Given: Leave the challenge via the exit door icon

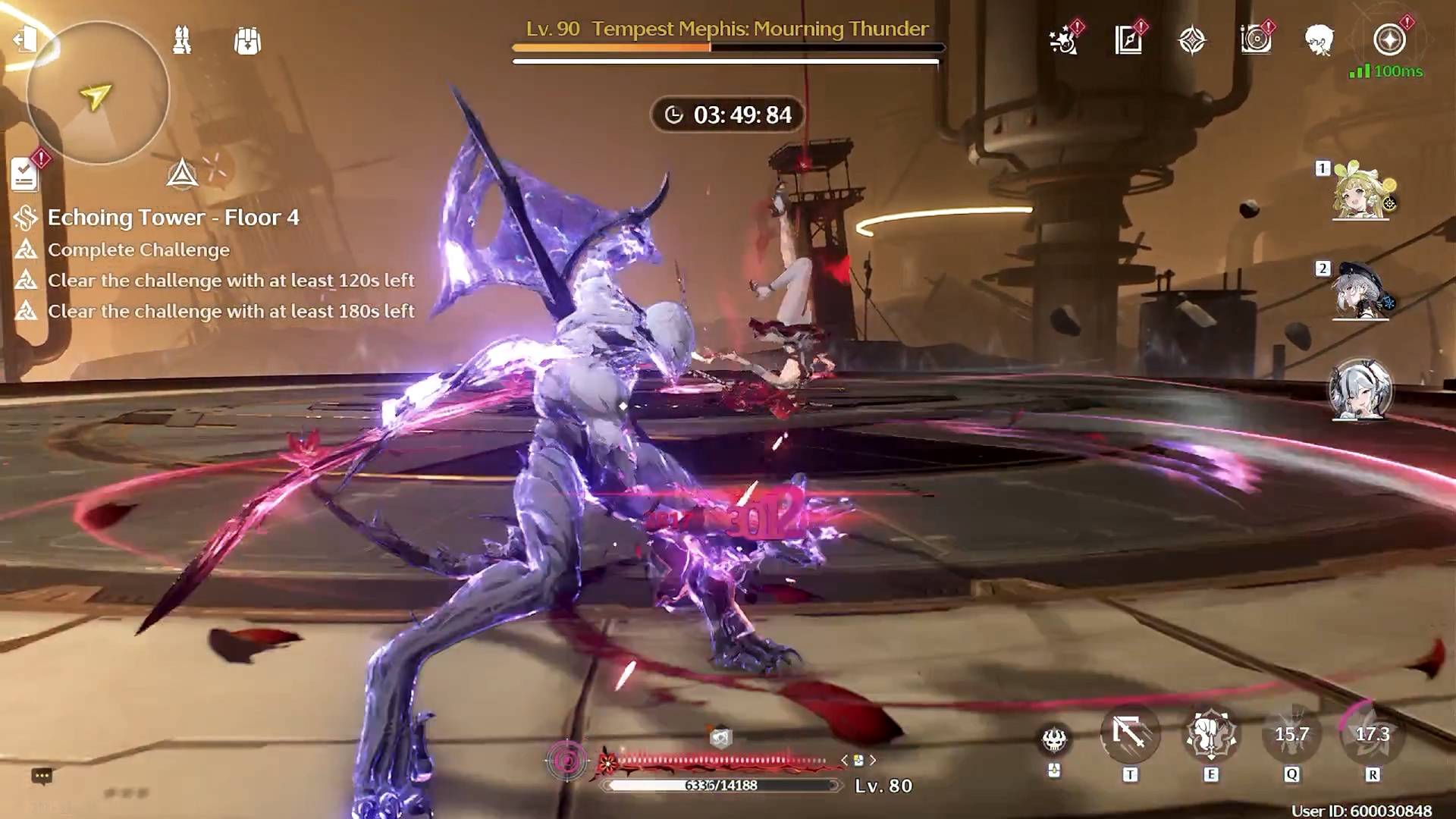Looking at the screenshot, I should pyautogui.click(x=24, y=39).
